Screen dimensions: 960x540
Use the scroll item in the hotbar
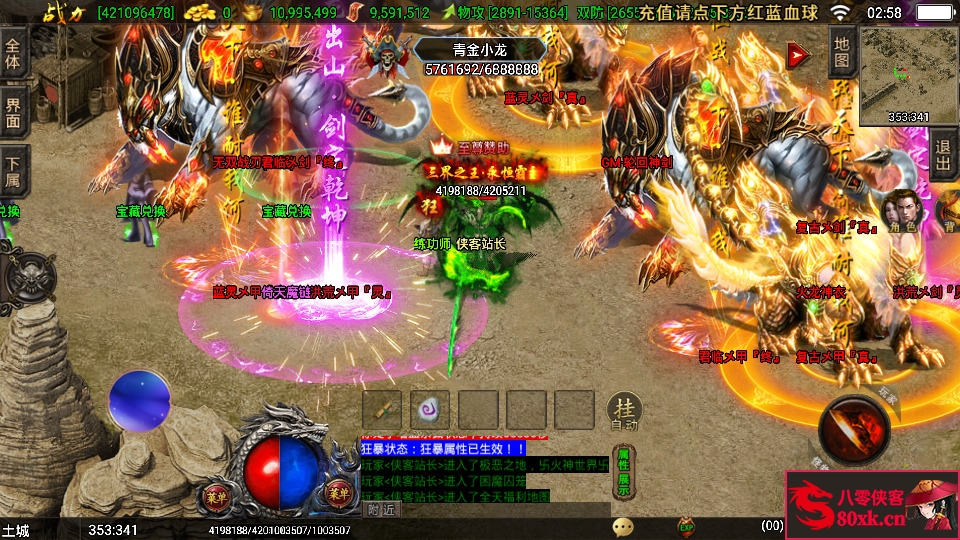382,410
